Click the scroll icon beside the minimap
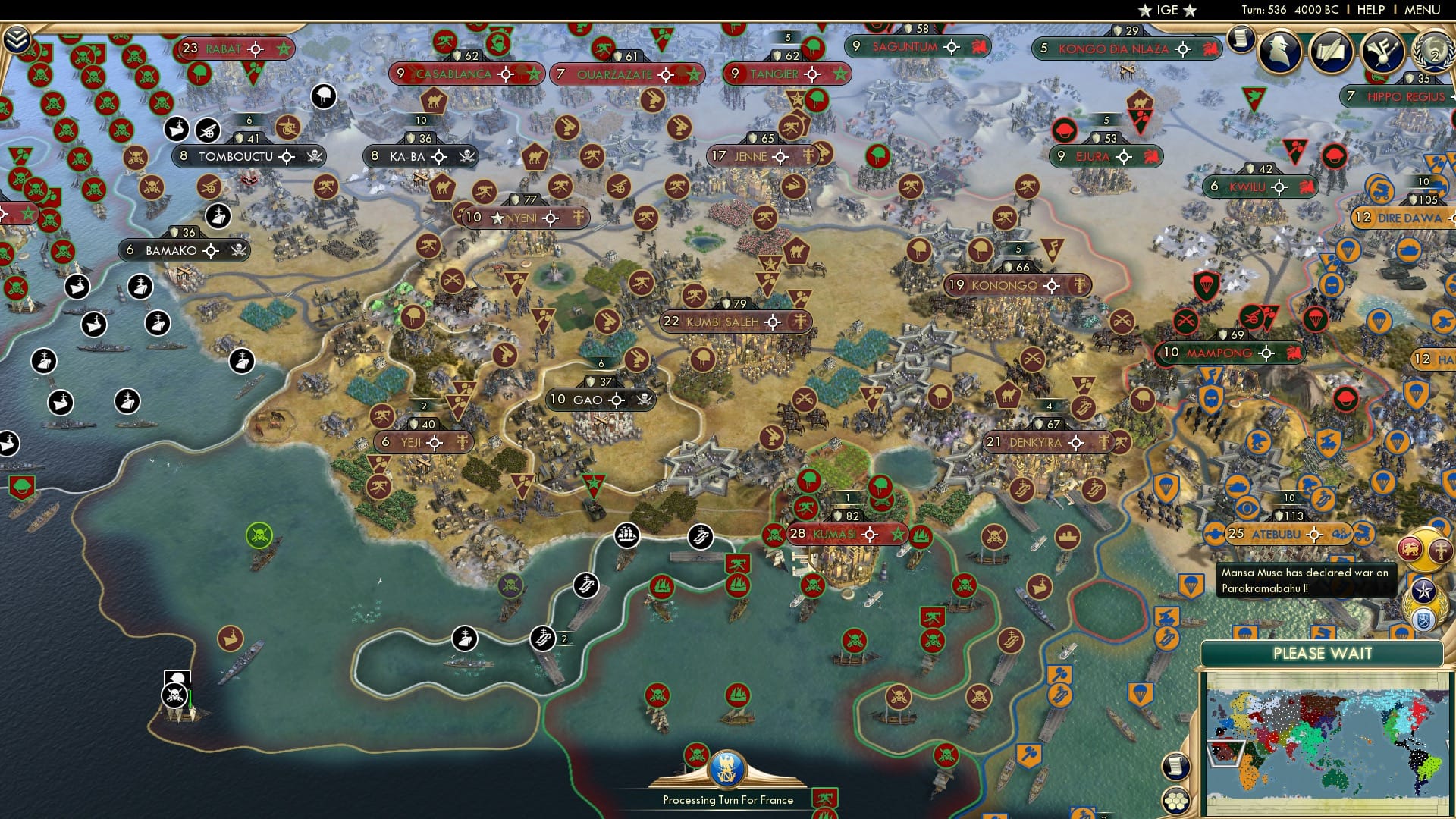The image size is (1456, 819). click(x=1176, y=768)
